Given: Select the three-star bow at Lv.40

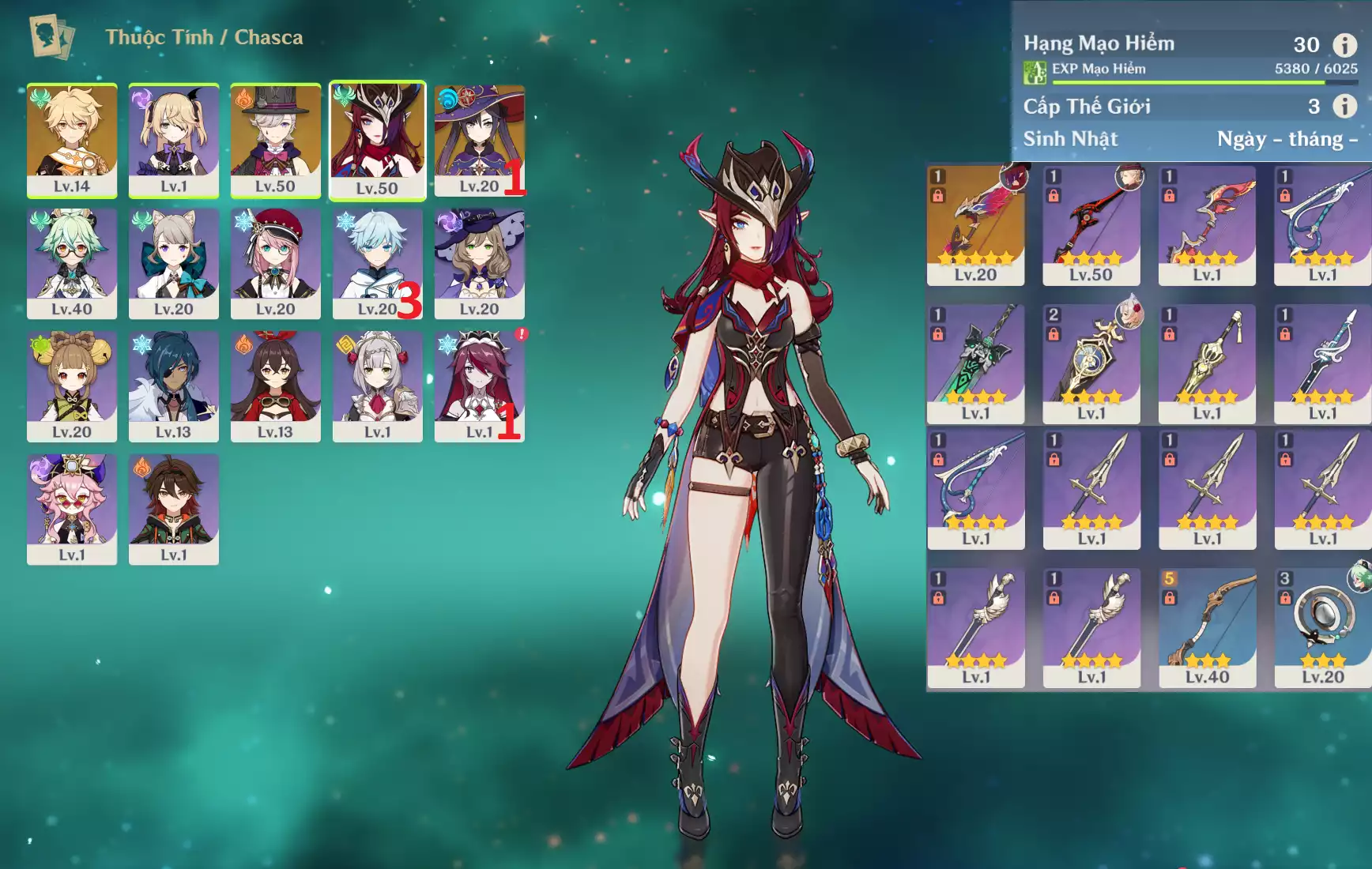Looking at the screenshot, I should click(x=1207, y=627).
